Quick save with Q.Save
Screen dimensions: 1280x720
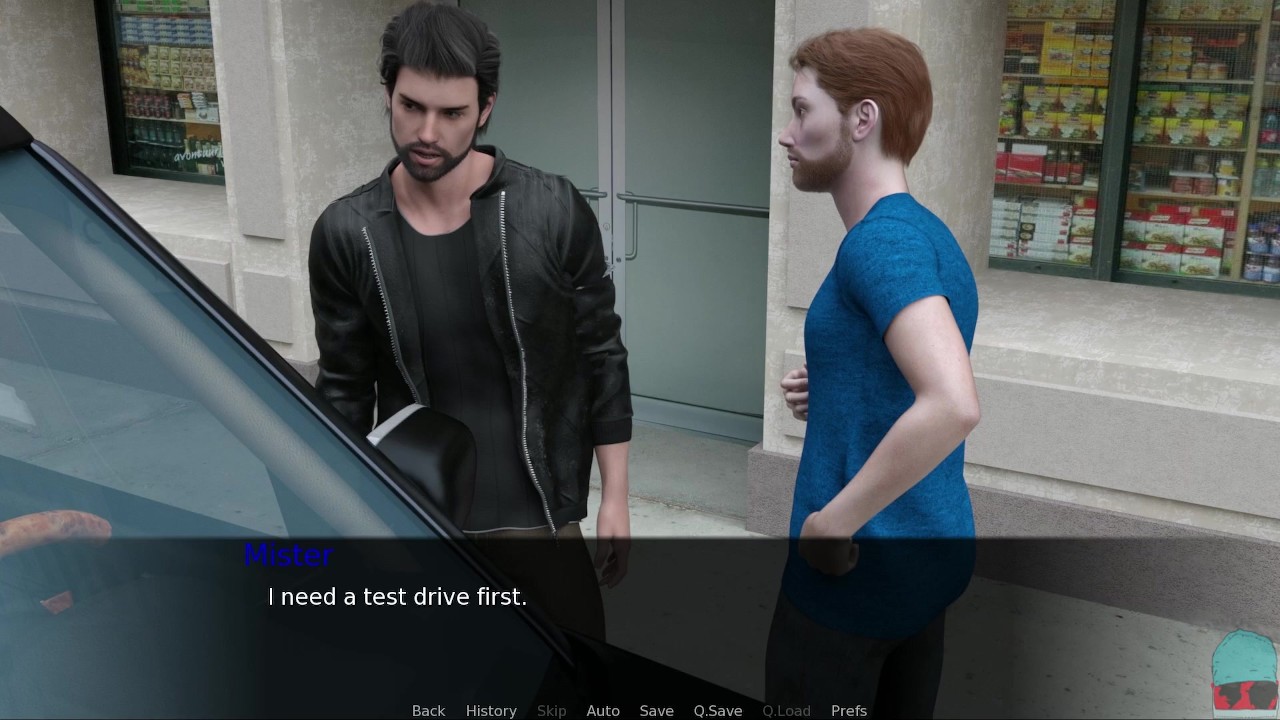click(x=718, y=710)
